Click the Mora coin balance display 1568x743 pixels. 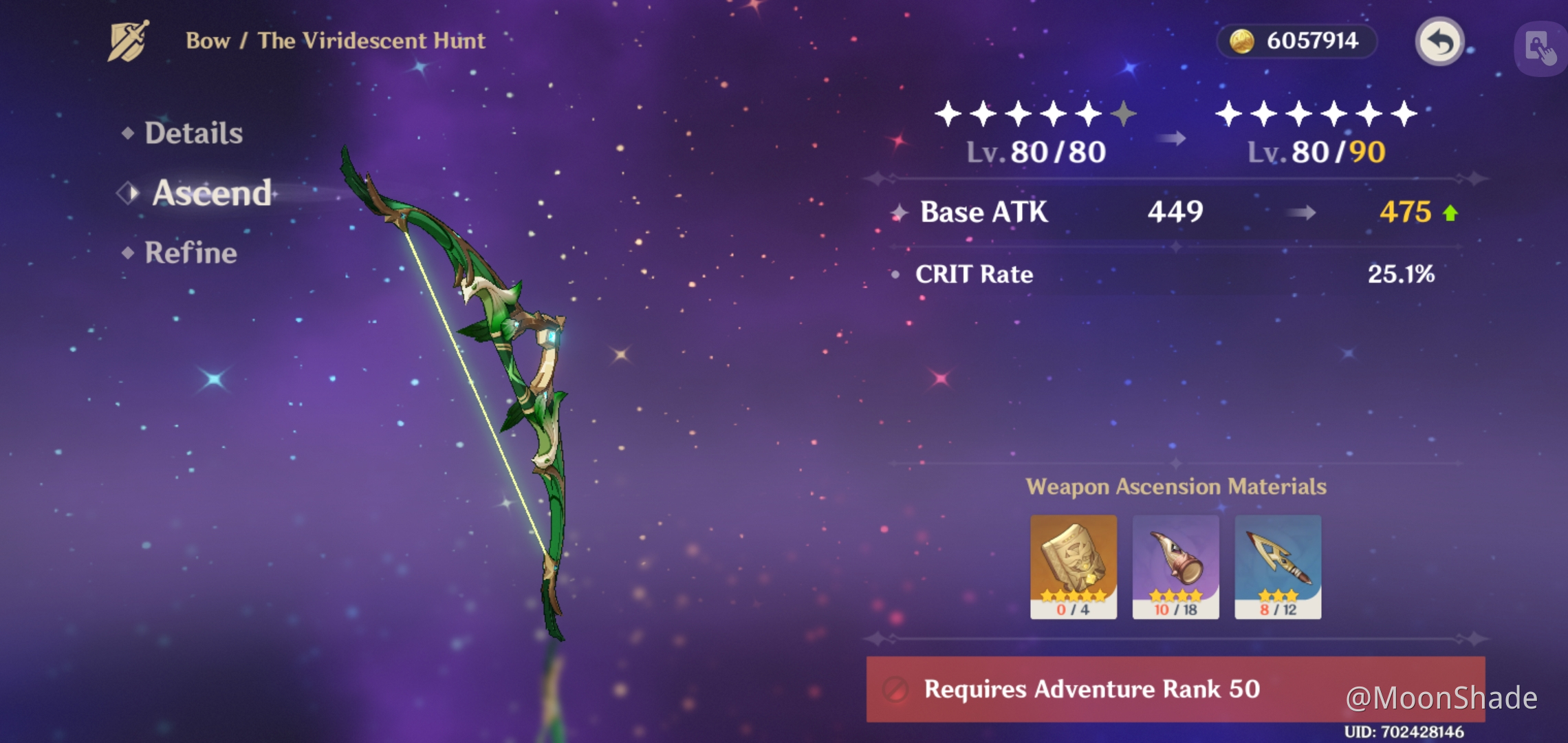pyautogui.click(x=1296, y=41)
